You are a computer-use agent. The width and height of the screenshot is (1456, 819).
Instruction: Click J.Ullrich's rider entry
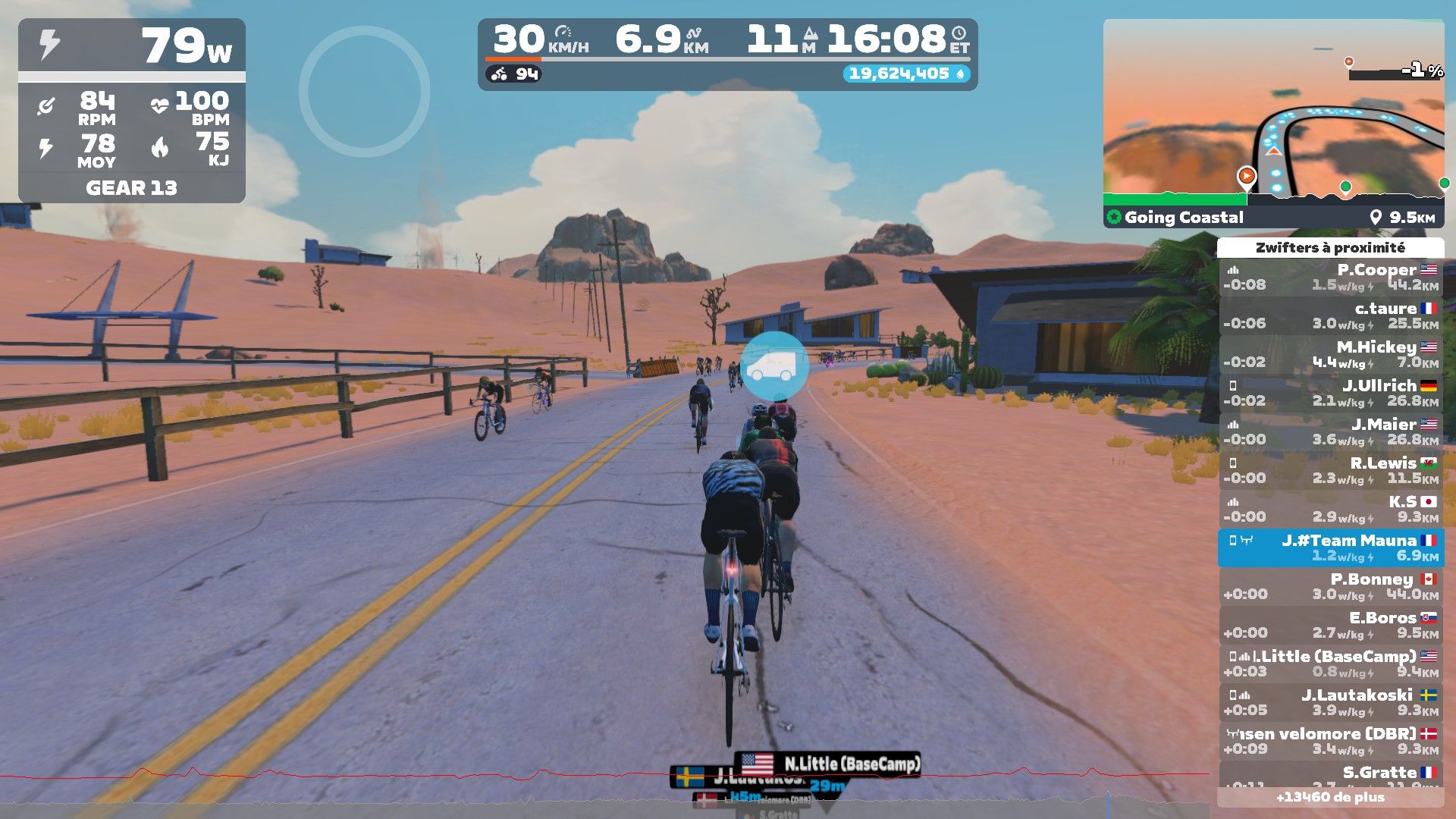(1331, 394)
